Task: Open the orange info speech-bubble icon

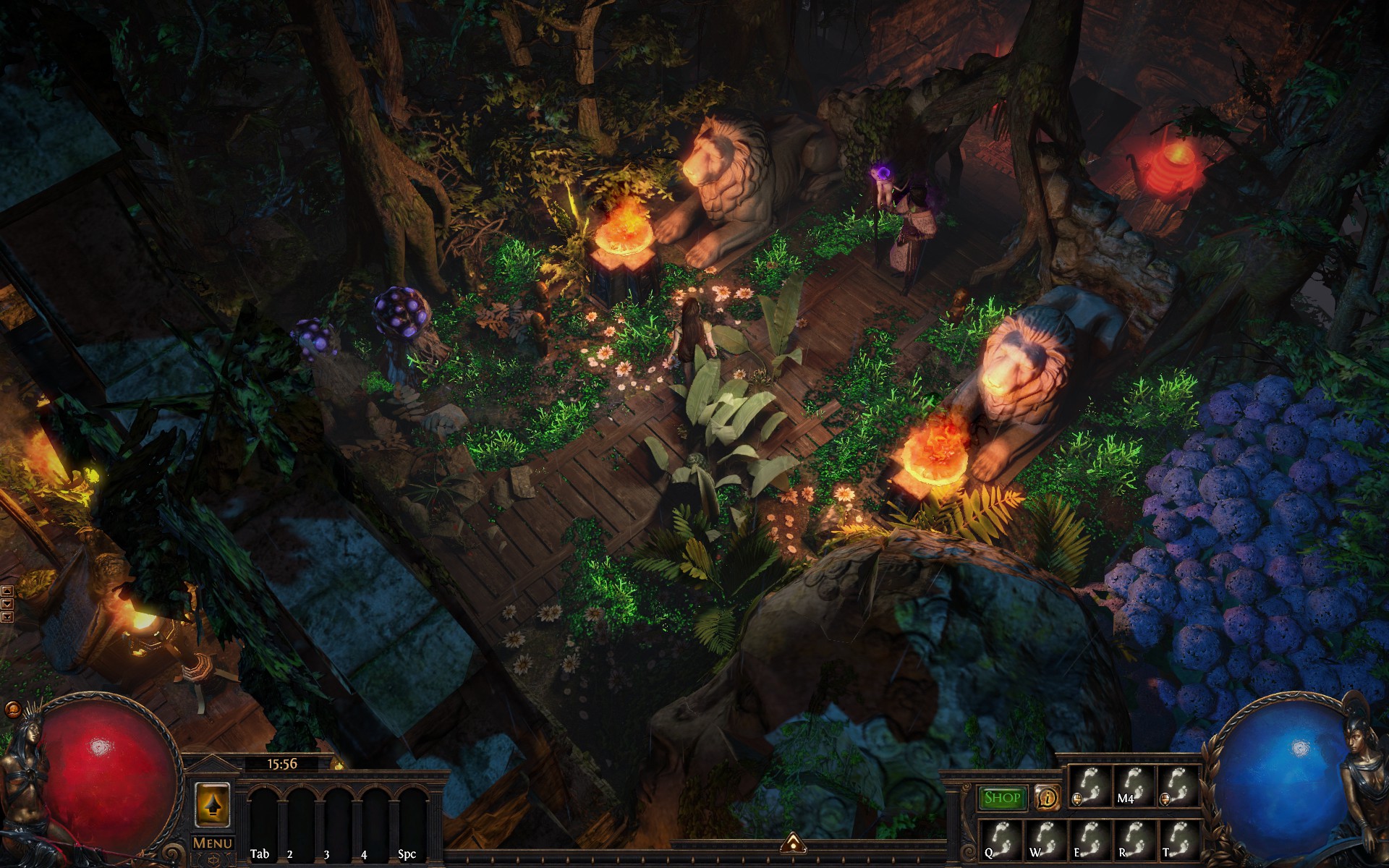Action: point(1046,798)
